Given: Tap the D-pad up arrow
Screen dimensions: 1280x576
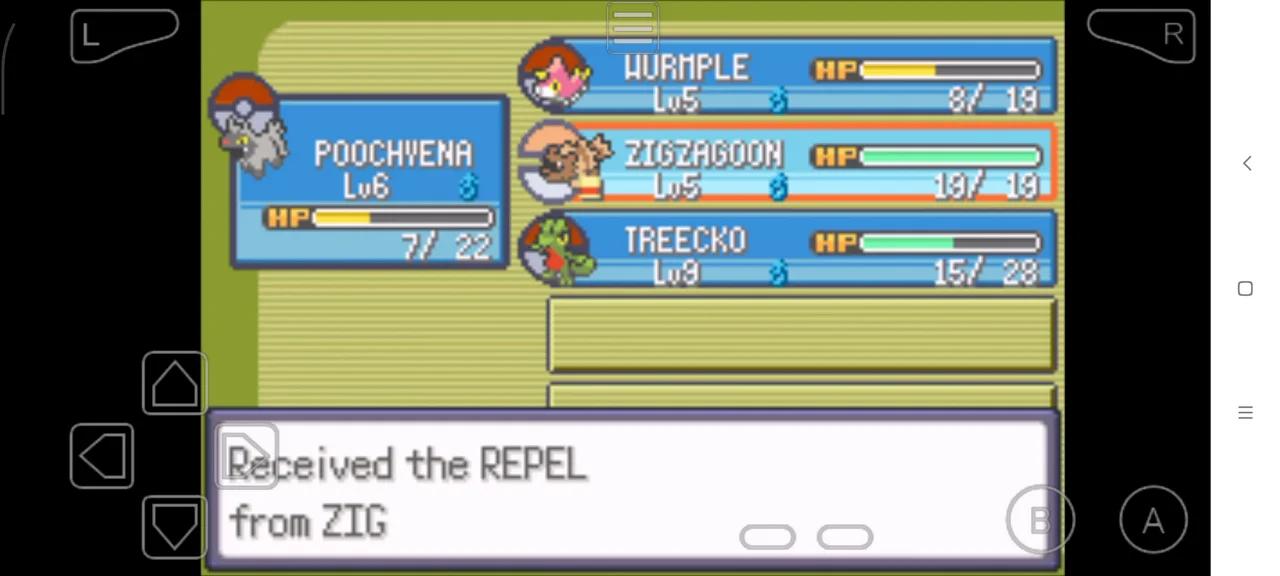Looking at the screenshot, I should coord(174,383).
